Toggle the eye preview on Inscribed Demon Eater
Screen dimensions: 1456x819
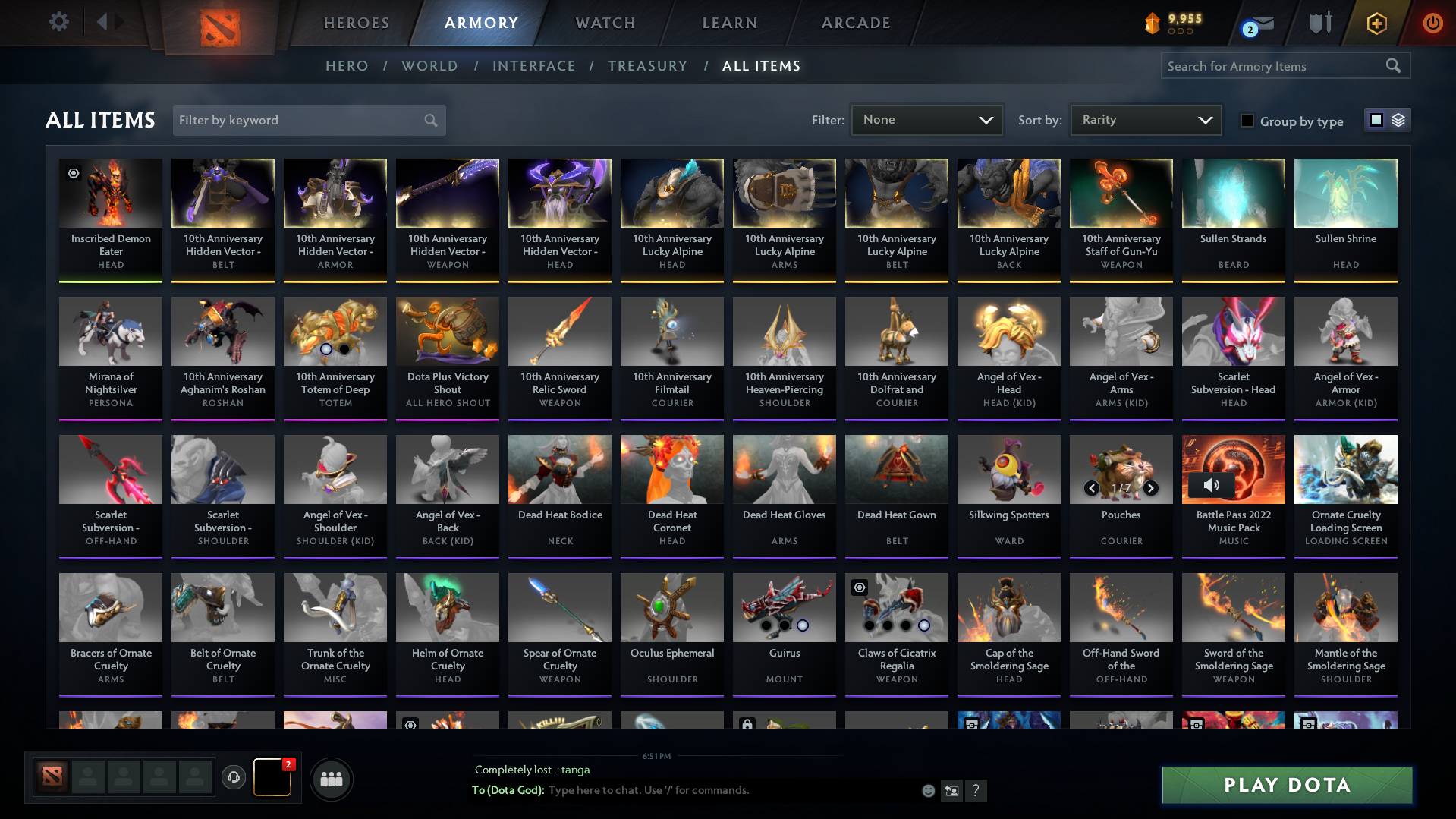tap(74, 174)
